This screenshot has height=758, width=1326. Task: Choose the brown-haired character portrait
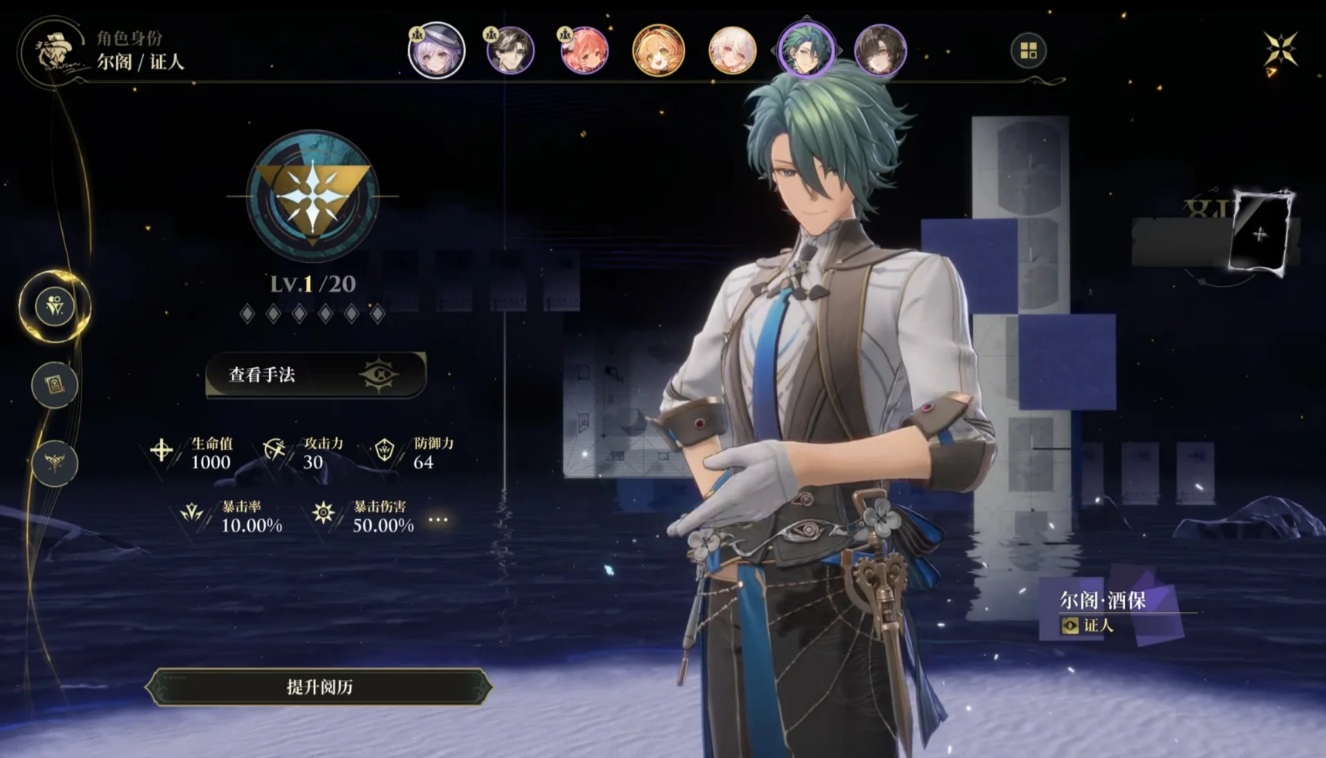pos(880,51)
